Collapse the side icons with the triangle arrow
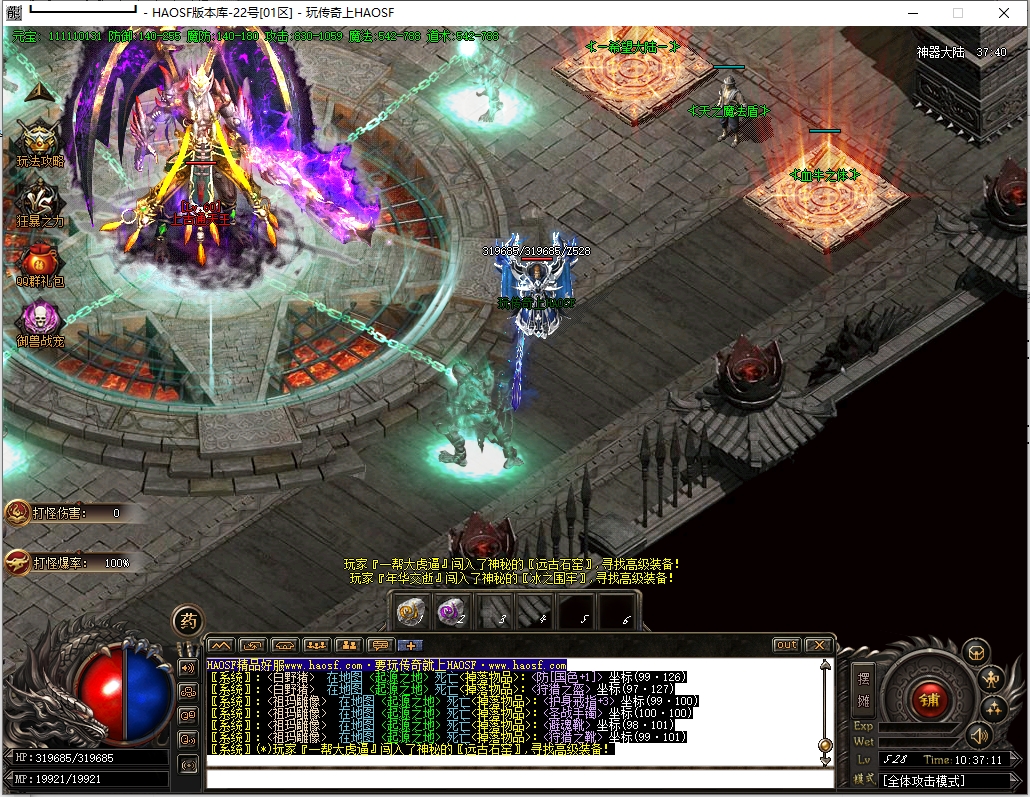 tap(38, 91)
